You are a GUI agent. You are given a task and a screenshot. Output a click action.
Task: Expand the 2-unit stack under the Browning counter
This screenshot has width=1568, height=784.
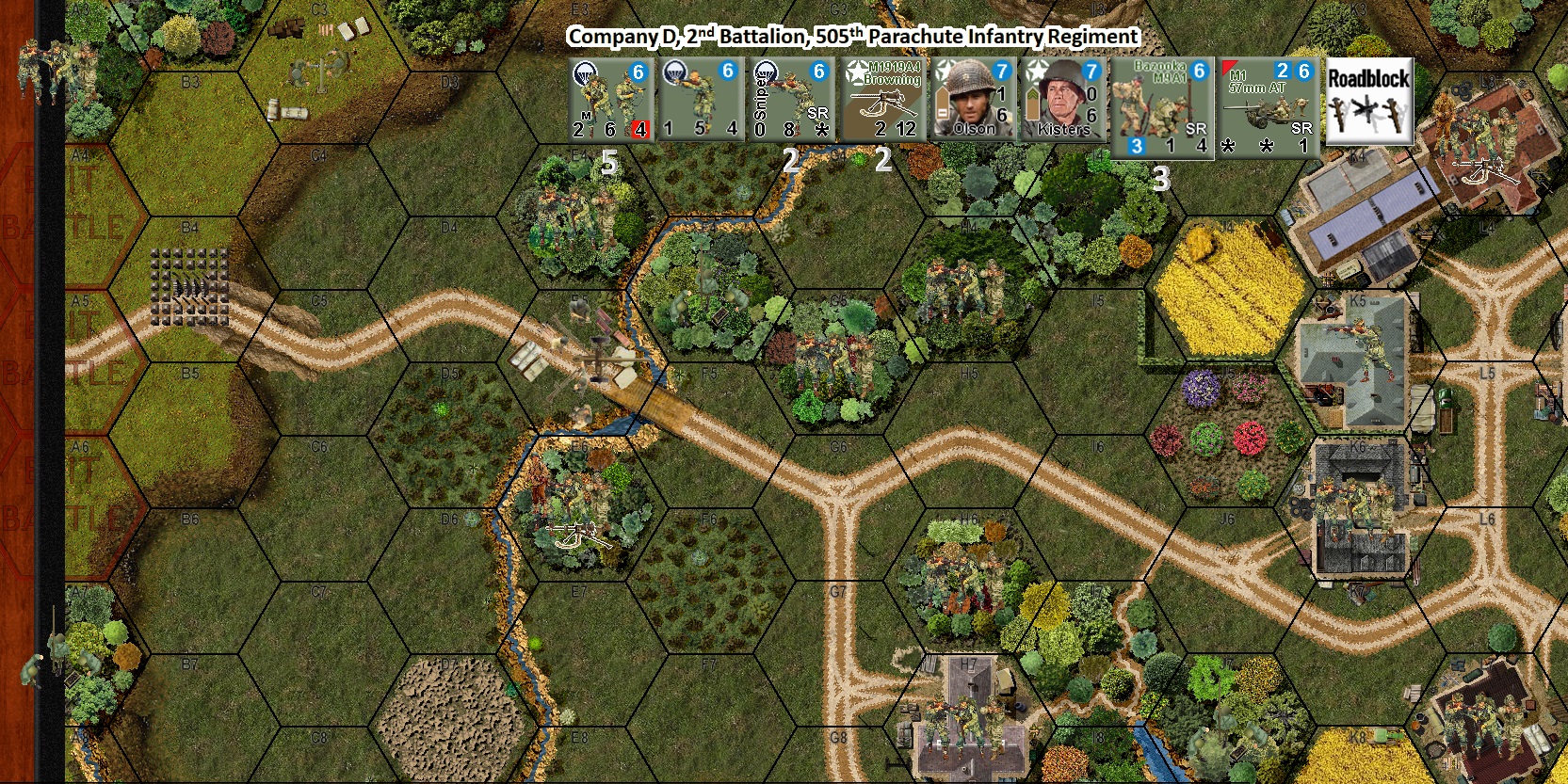point(883,160)
